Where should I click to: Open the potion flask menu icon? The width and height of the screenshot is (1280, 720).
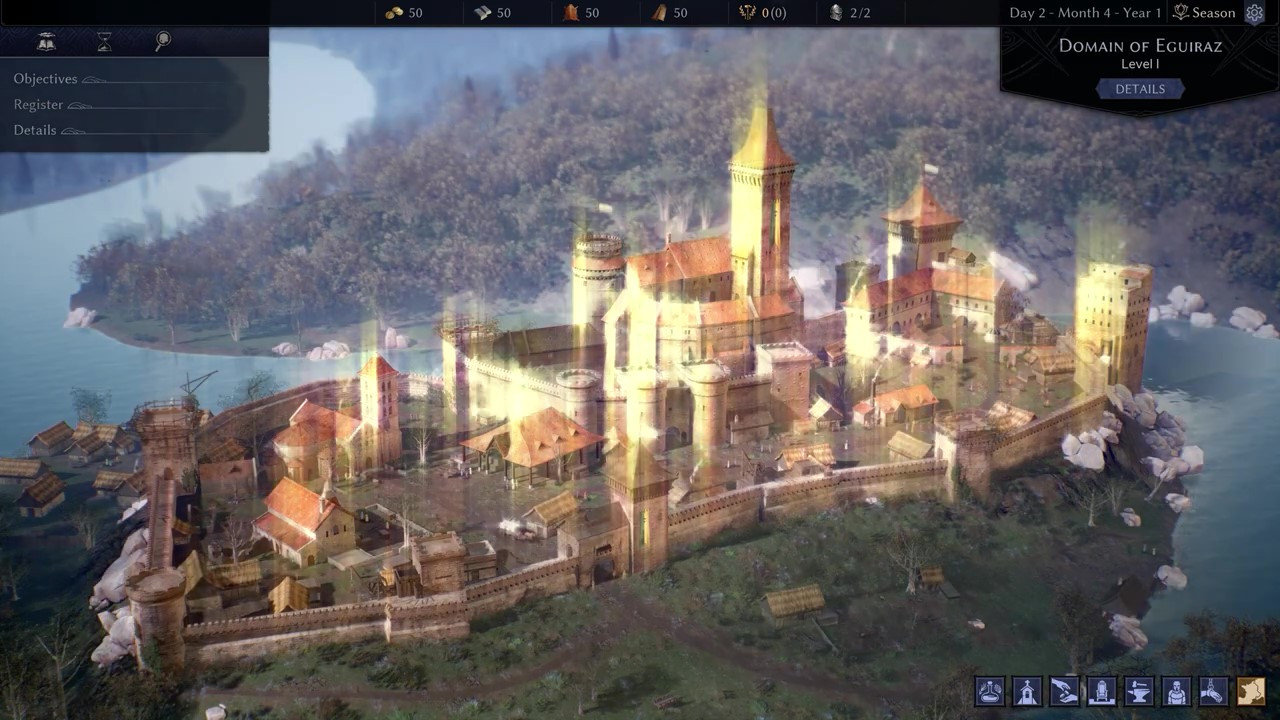990,691
